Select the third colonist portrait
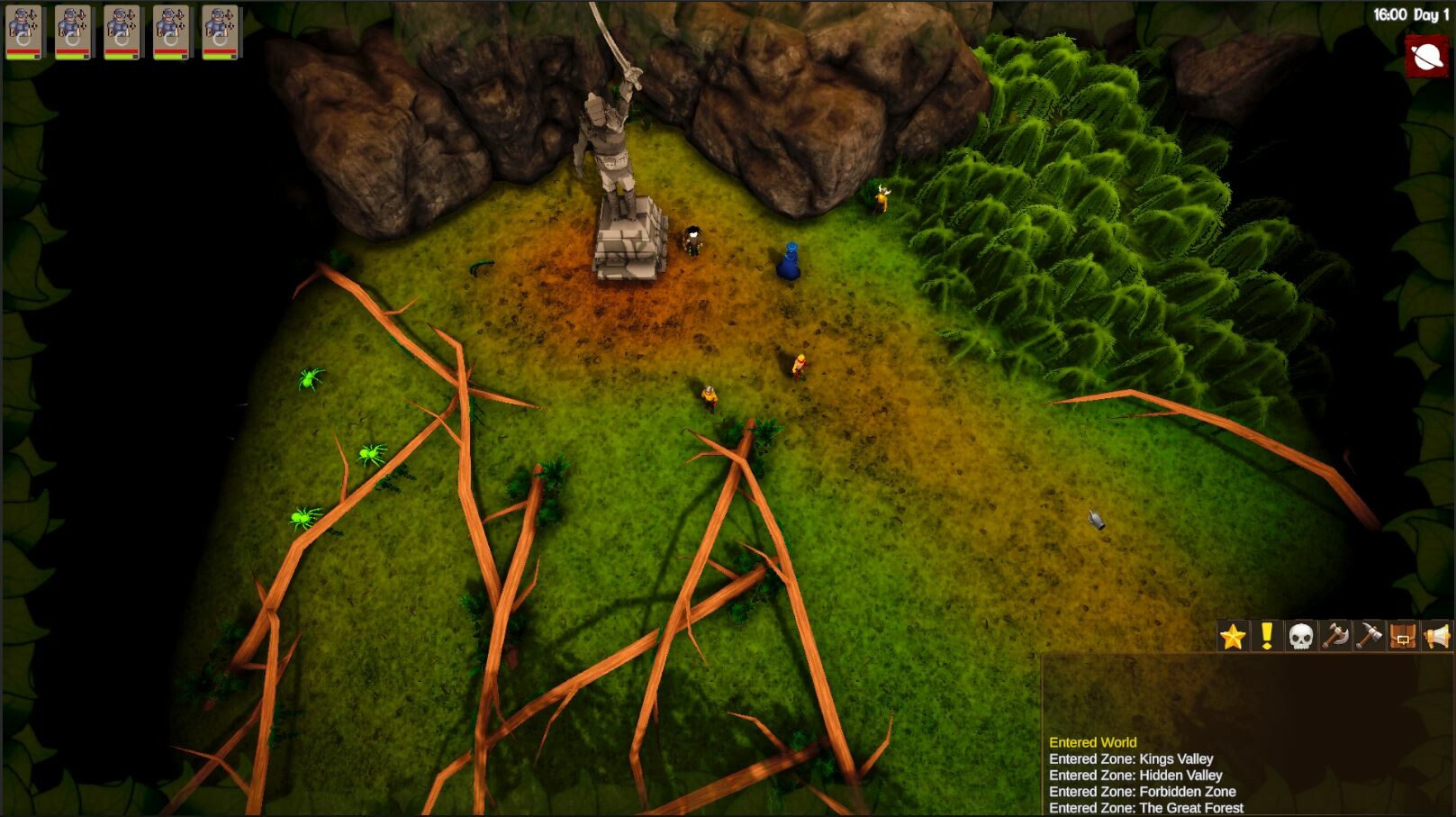1456x817 pixels. [123, 27]
